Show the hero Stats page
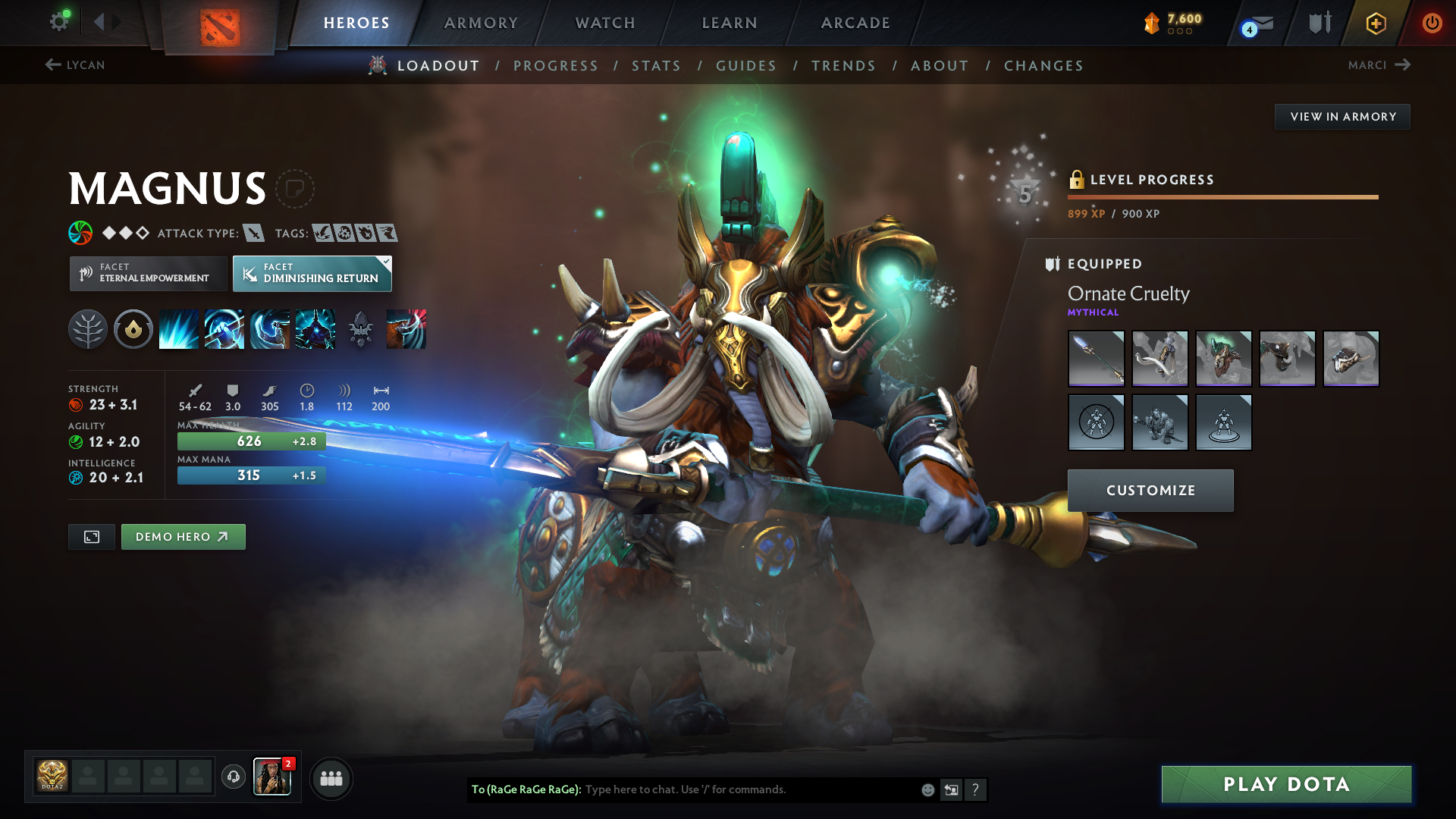The height and width of the screenshot is (819, 1456). (656, 66)
